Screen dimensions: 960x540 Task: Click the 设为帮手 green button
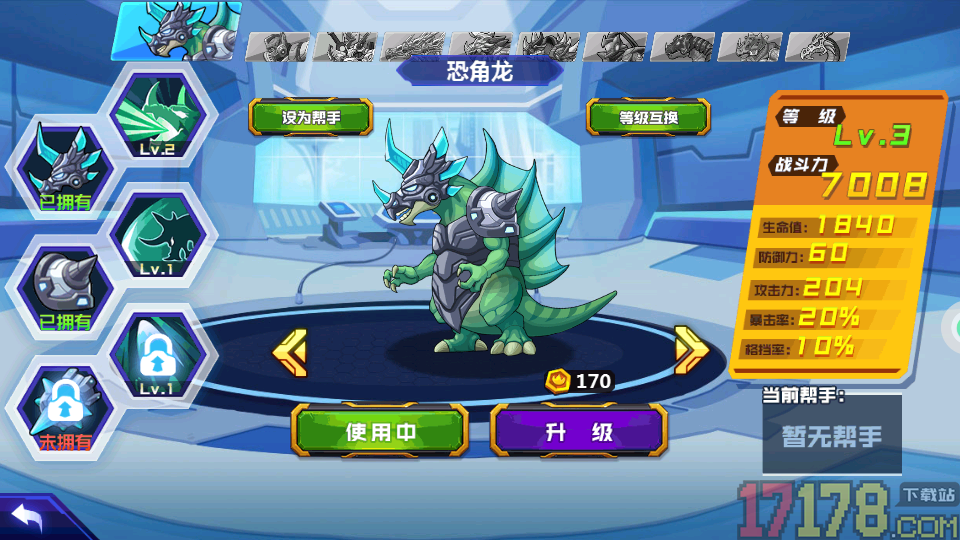[311, 117]
